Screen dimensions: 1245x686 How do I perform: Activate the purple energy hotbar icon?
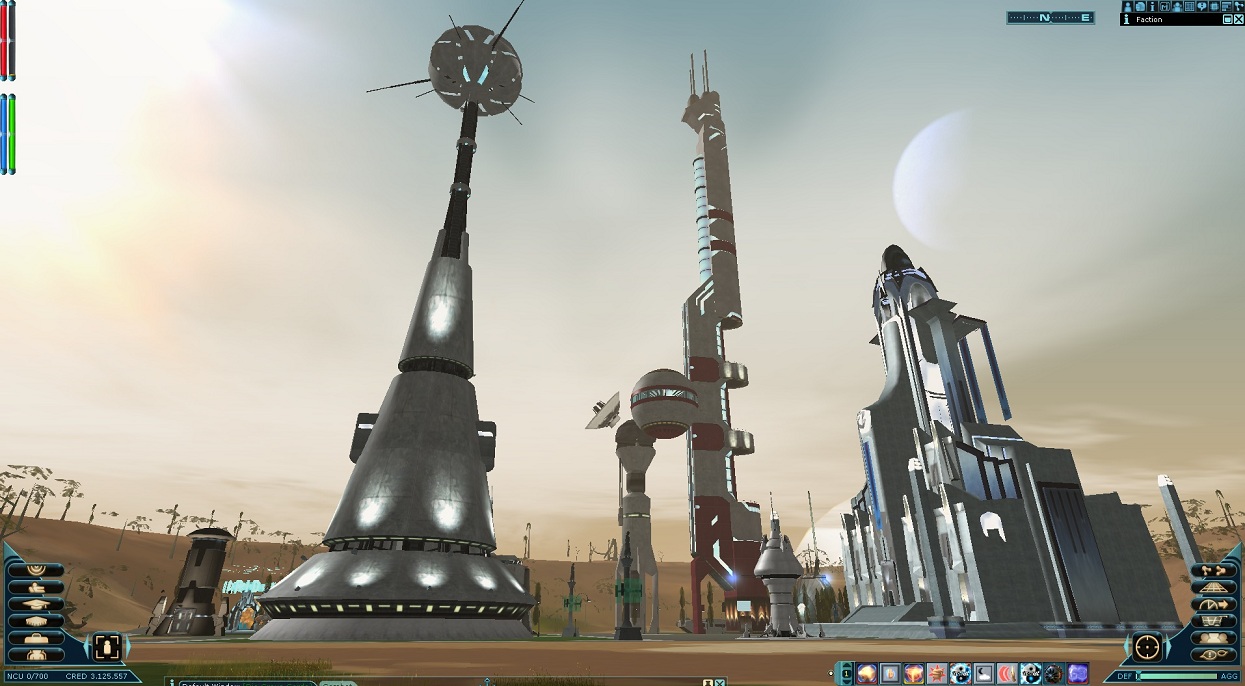pos(1078,674)
